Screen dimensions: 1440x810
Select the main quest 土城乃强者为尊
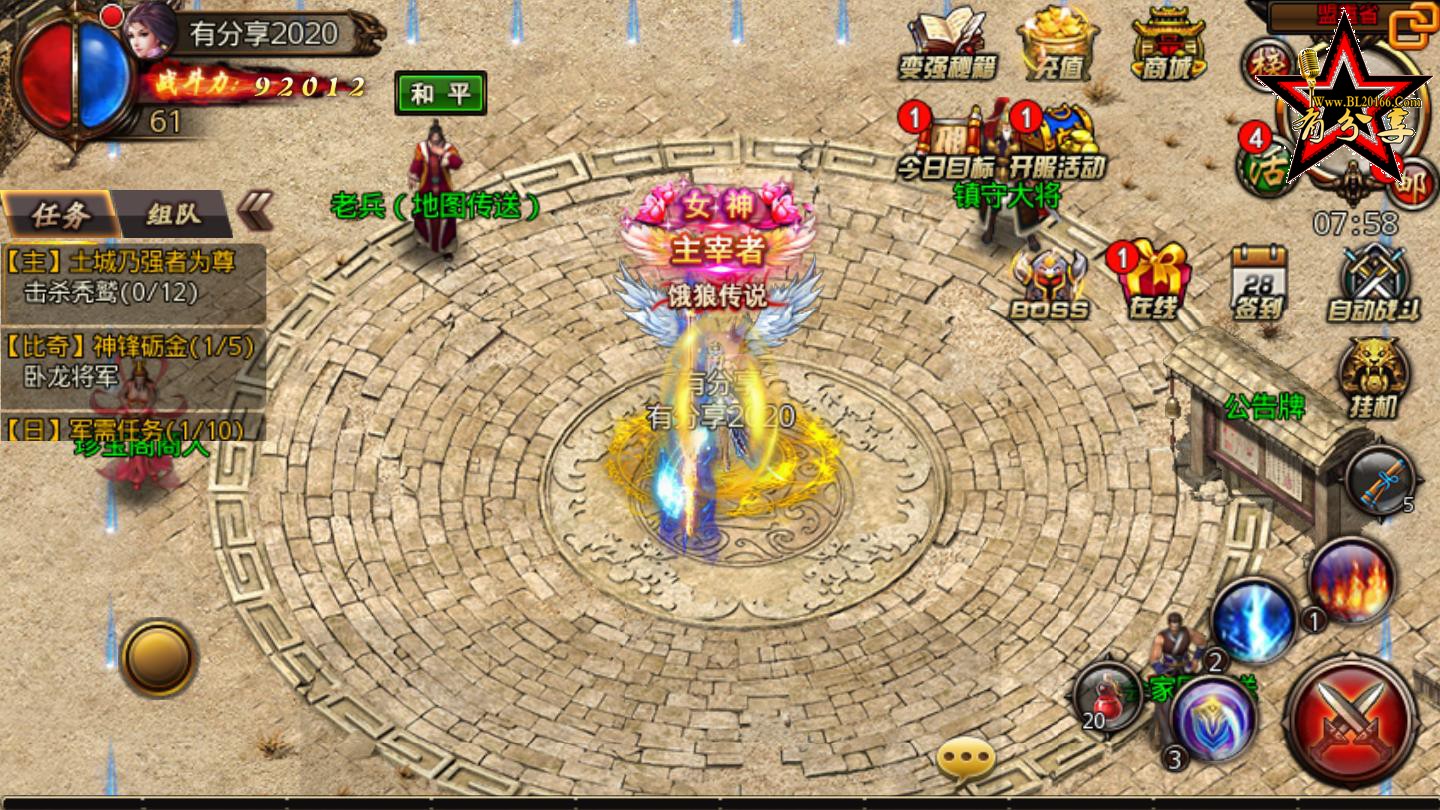coord(133,277)
